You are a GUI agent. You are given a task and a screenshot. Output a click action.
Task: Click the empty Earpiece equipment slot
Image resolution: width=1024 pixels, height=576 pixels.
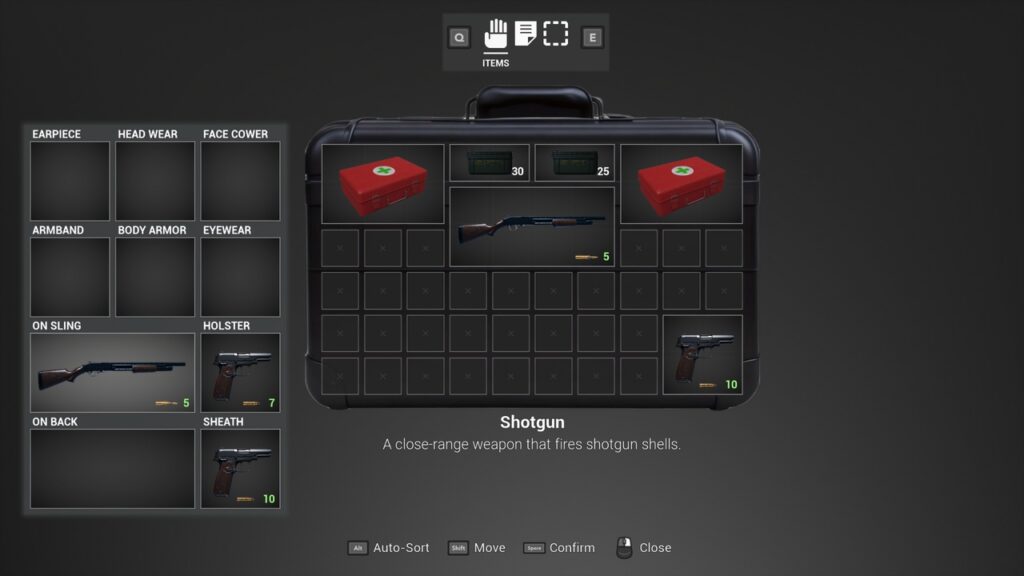click(70, 181)
